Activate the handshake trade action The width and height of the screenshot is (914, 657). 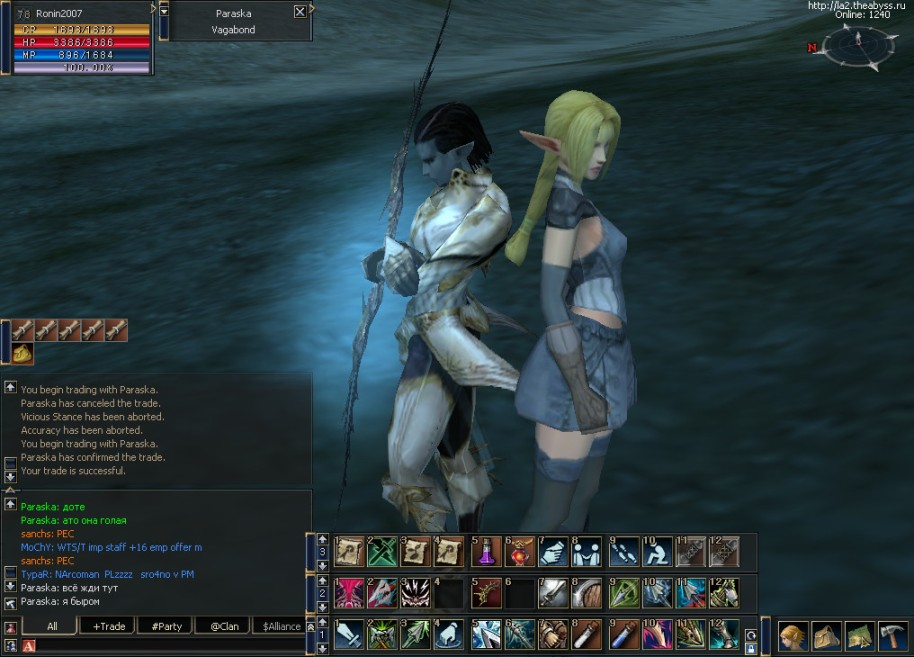(x=553, y=551)
